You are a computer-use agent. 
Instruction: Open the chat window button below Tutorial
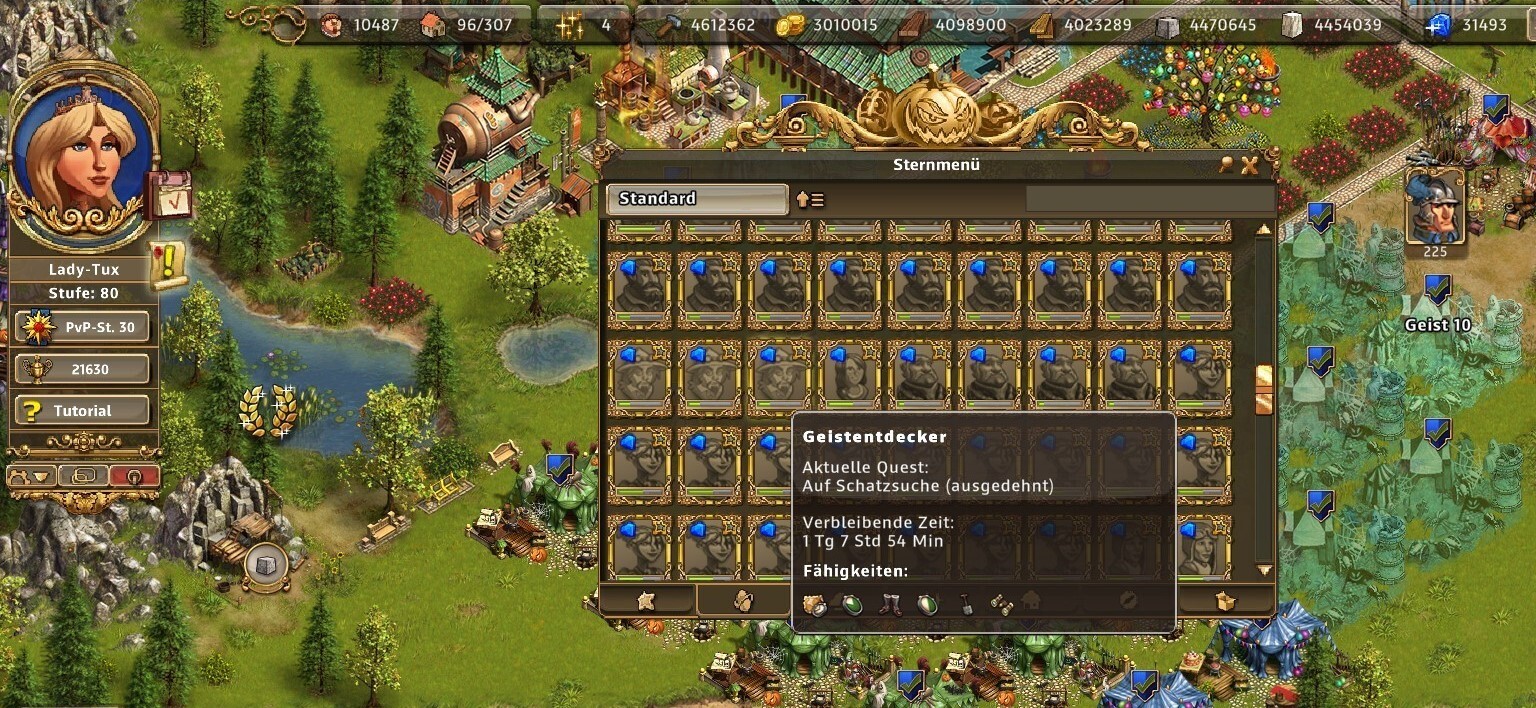(83, 476)
